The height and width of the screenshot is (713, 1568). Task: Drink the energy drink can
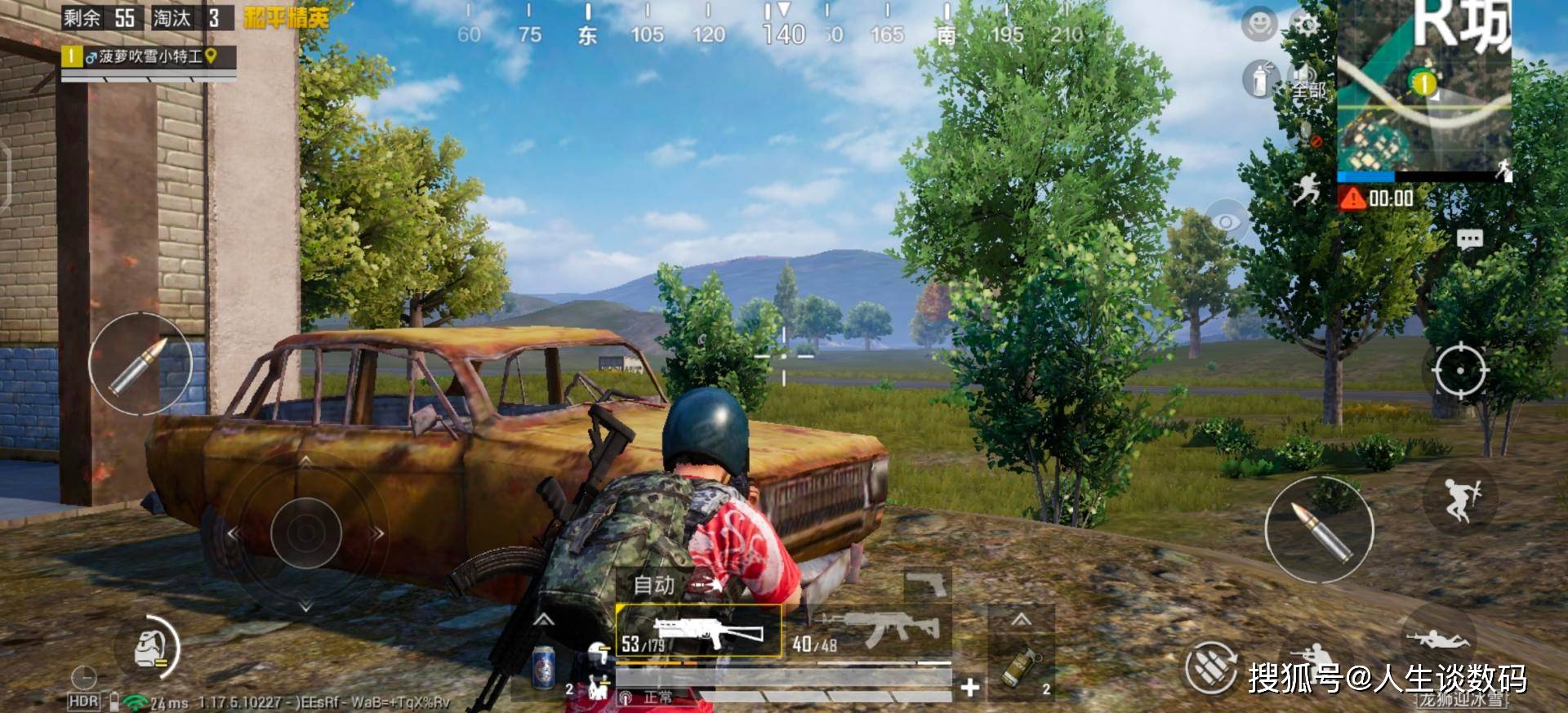click(x=543, y=667)
